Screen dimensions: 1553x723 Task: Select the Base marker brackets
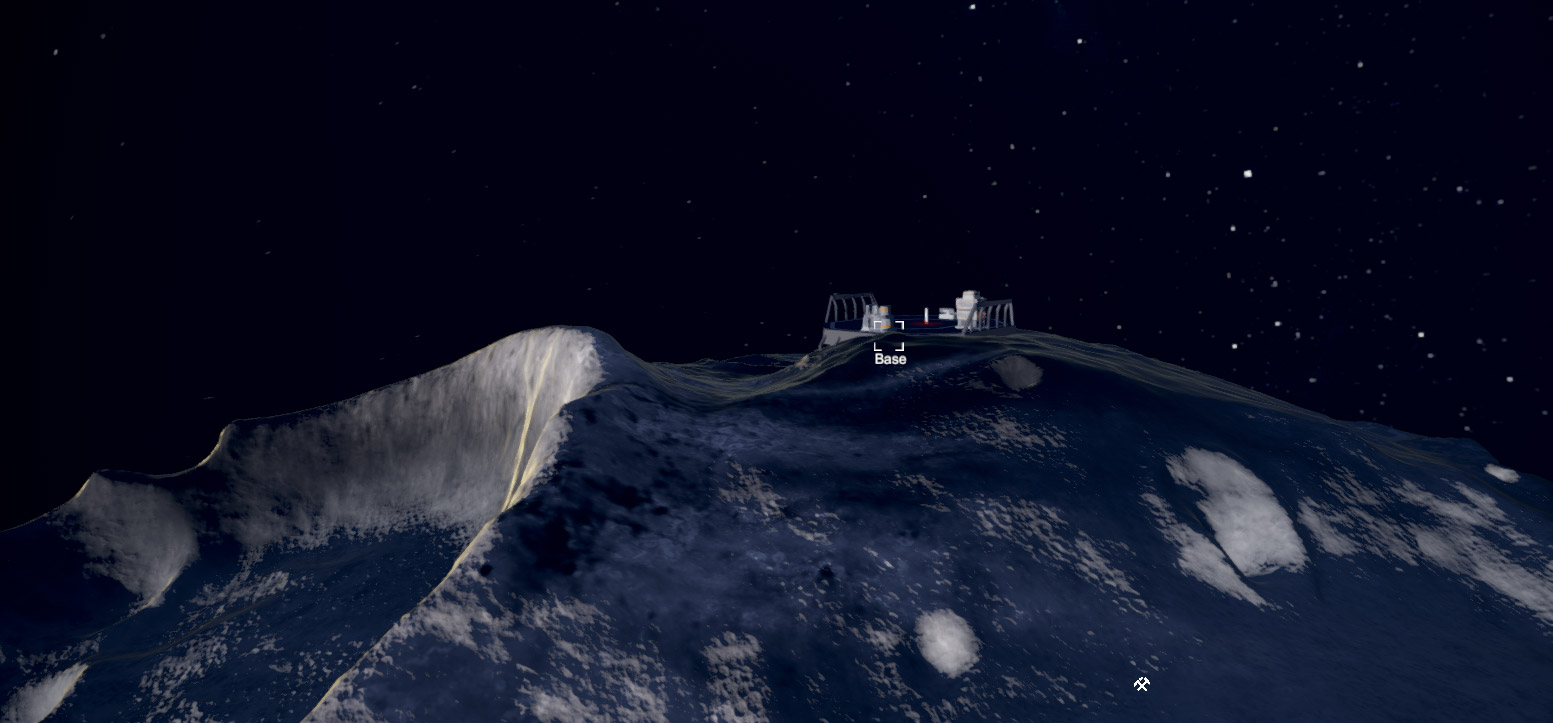pos(889,336)
